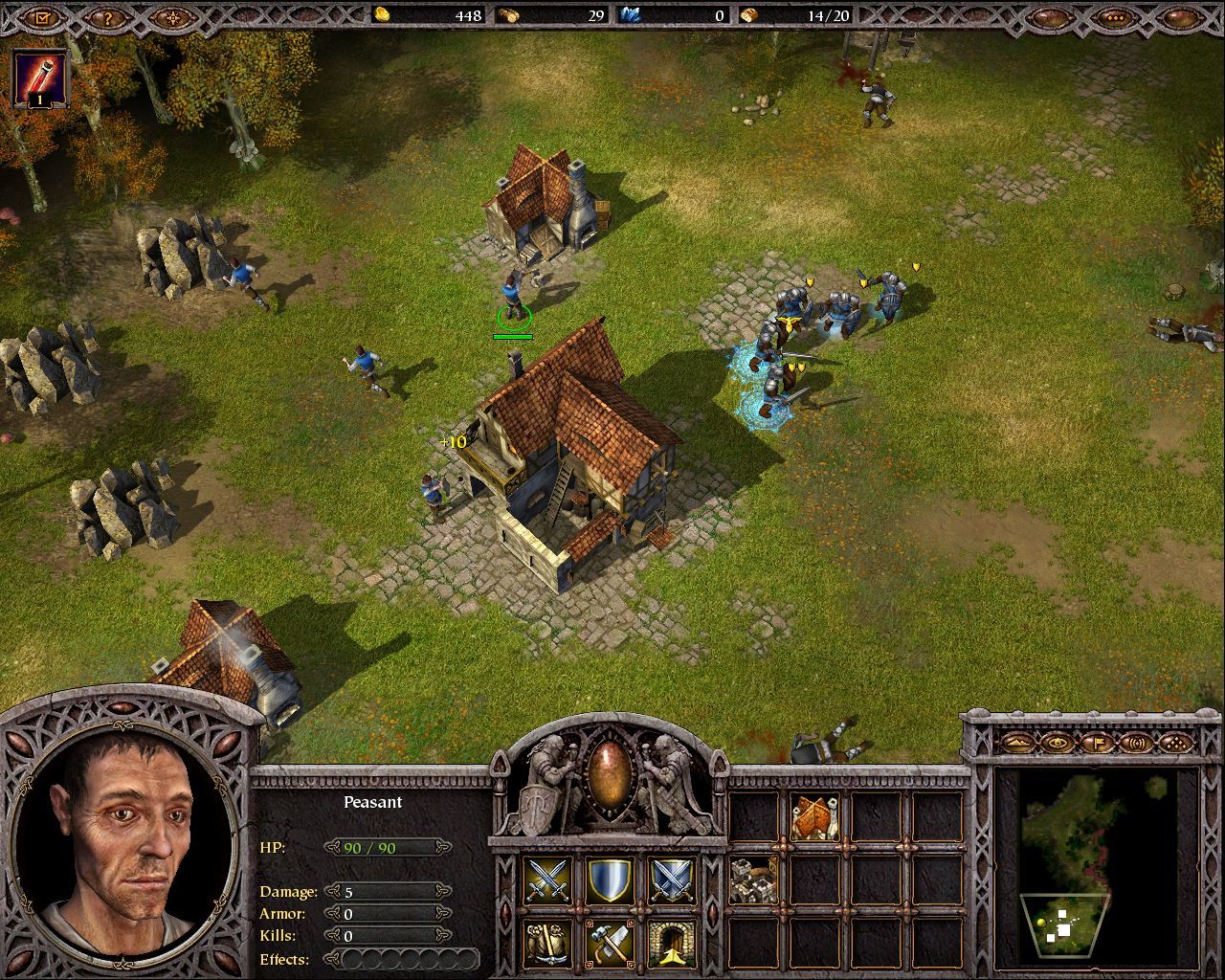Toggle terrain view on the minimap
The image size is (1225, 980).
[1018, 744]
